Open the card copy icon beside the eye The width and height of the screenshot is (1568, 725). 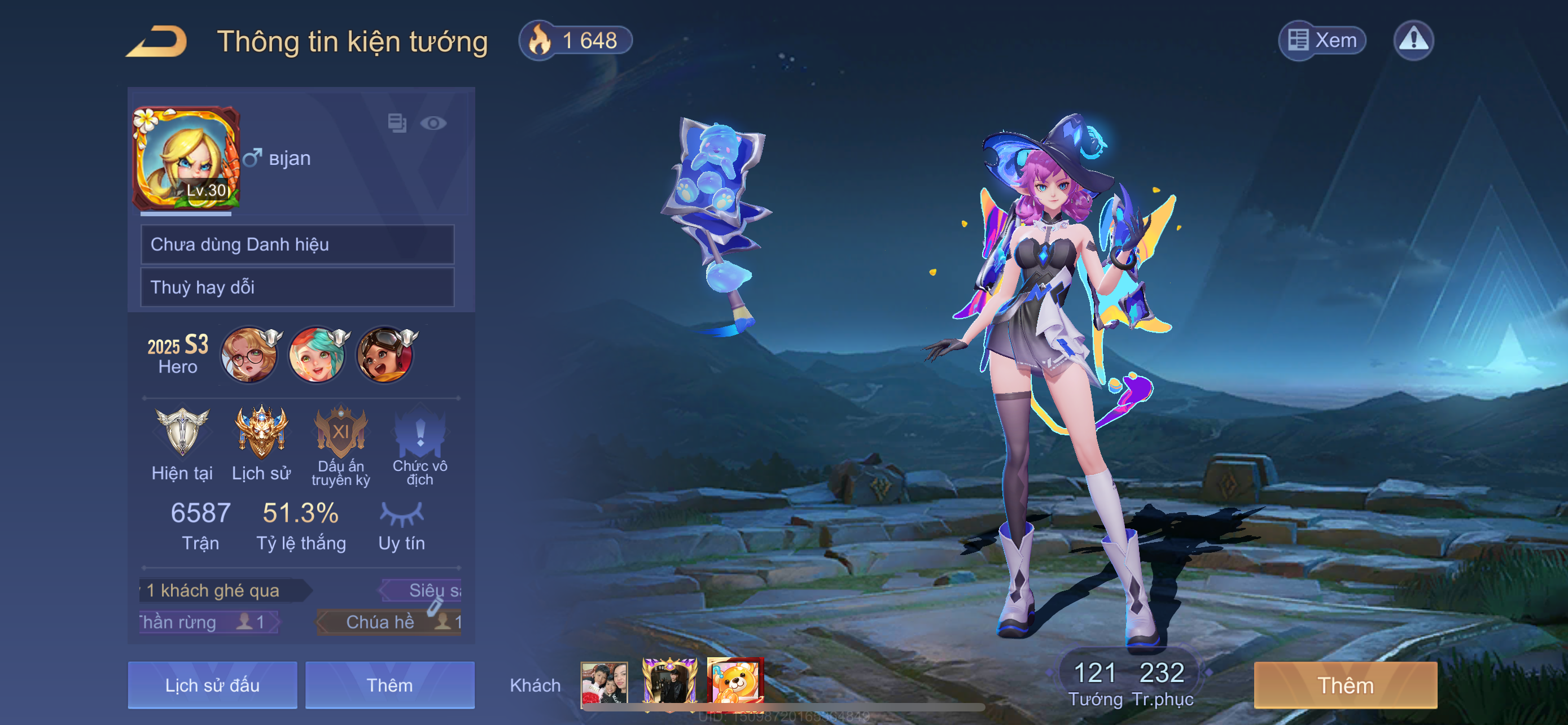(x=397, y=123)
